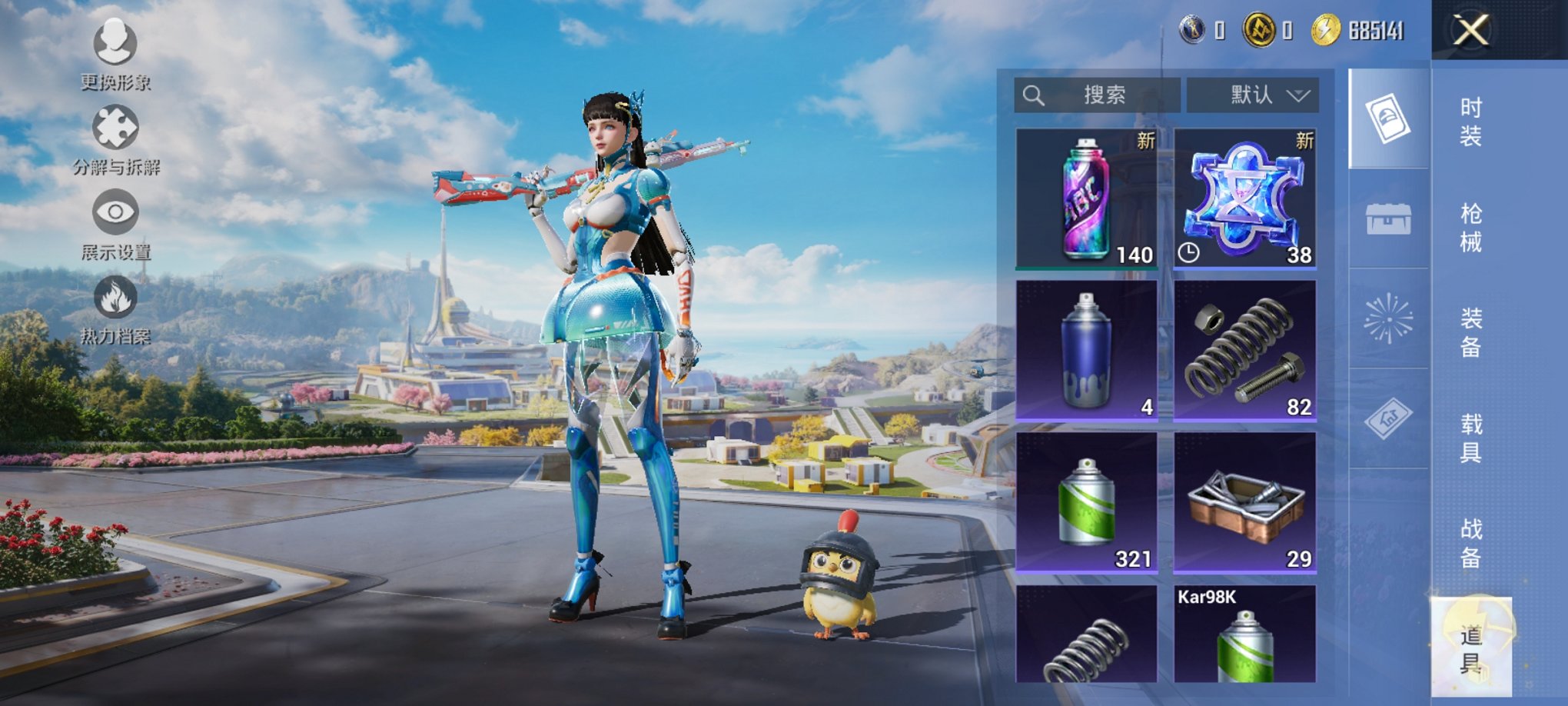Select the scrap parts crate item
The image size is (1568, 706).
click(x=1244, y=502)
